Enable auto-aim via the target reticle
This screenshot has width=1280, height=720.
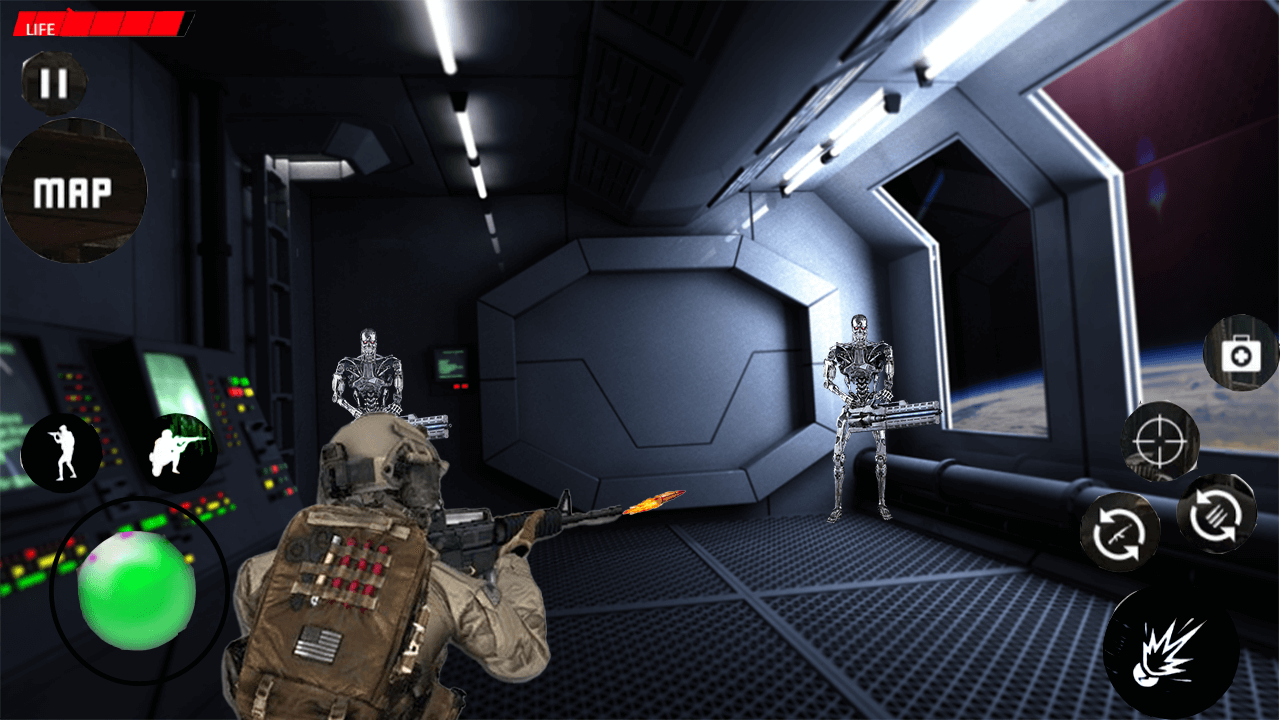[x=1161, y=440]
